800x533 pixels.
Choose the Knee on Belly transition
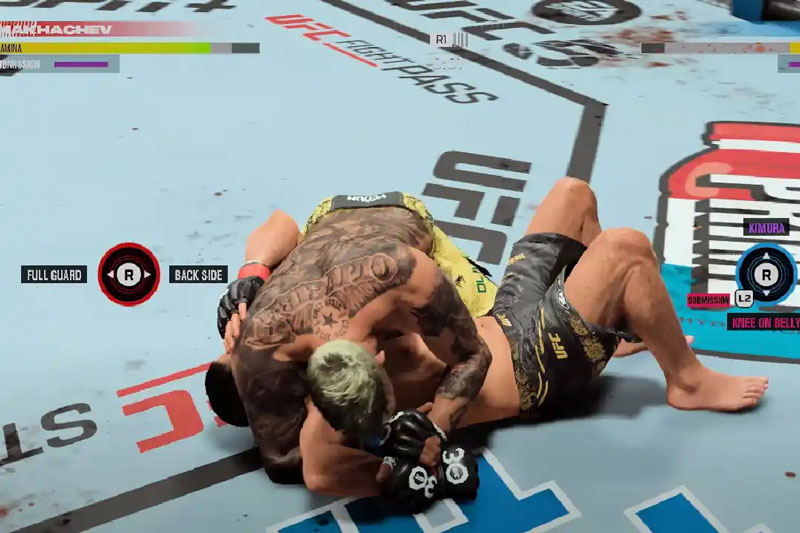tap(763, 322)
